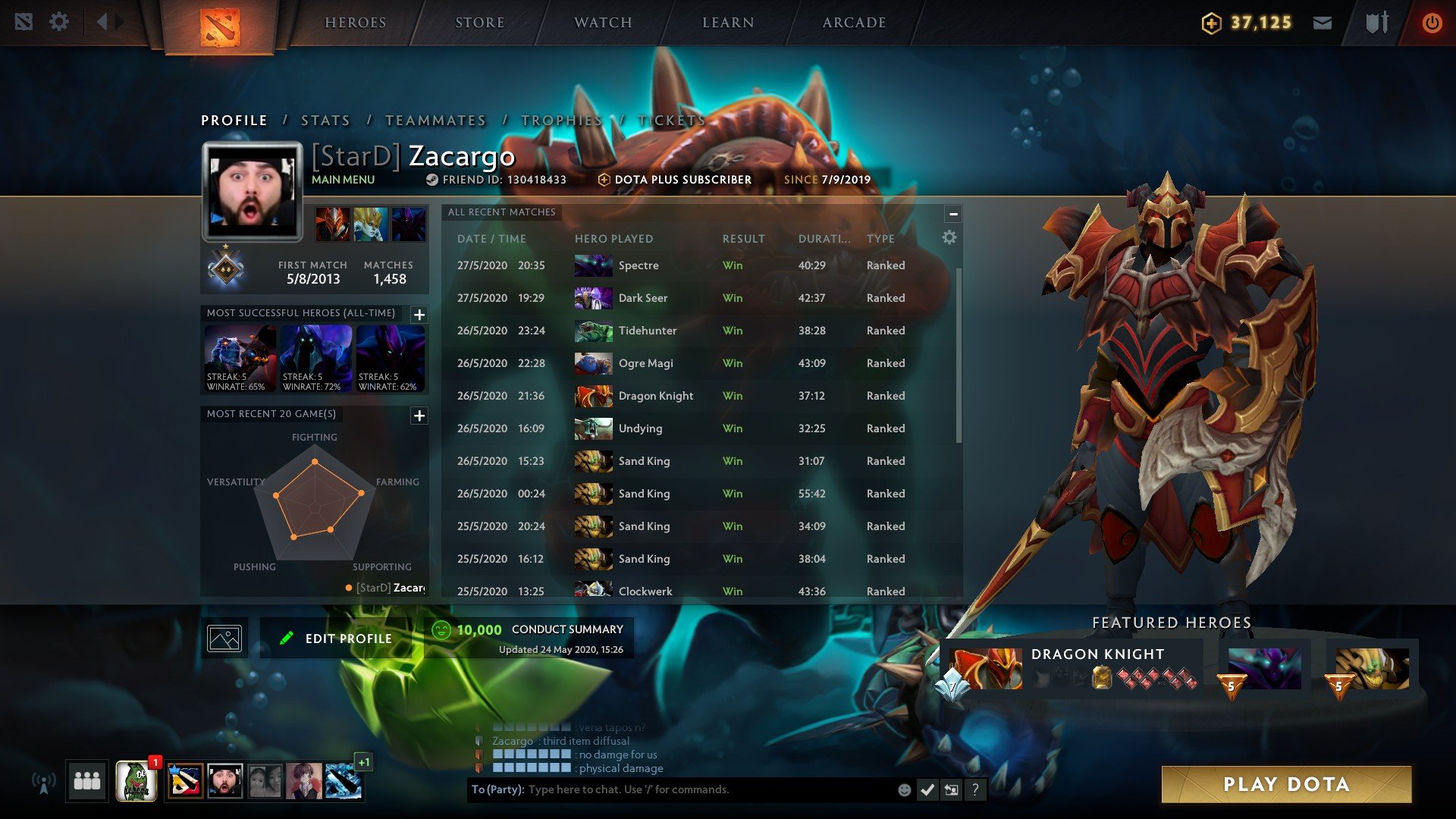Open the armory shield and sword icon
Viewport: 1456px width, 819px height.
click(x=1374, y=23)
